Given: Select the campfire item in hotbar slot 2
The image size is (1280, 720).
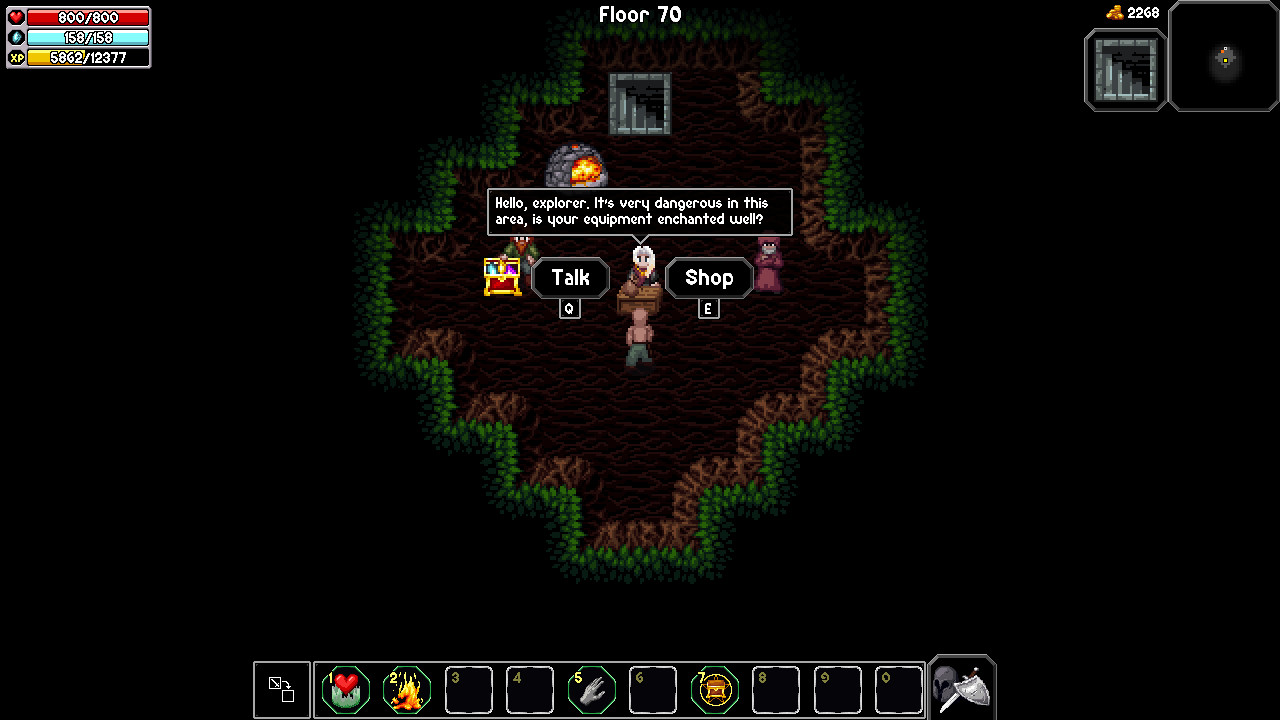Looking at the screenshot, I should coord(406,689).
